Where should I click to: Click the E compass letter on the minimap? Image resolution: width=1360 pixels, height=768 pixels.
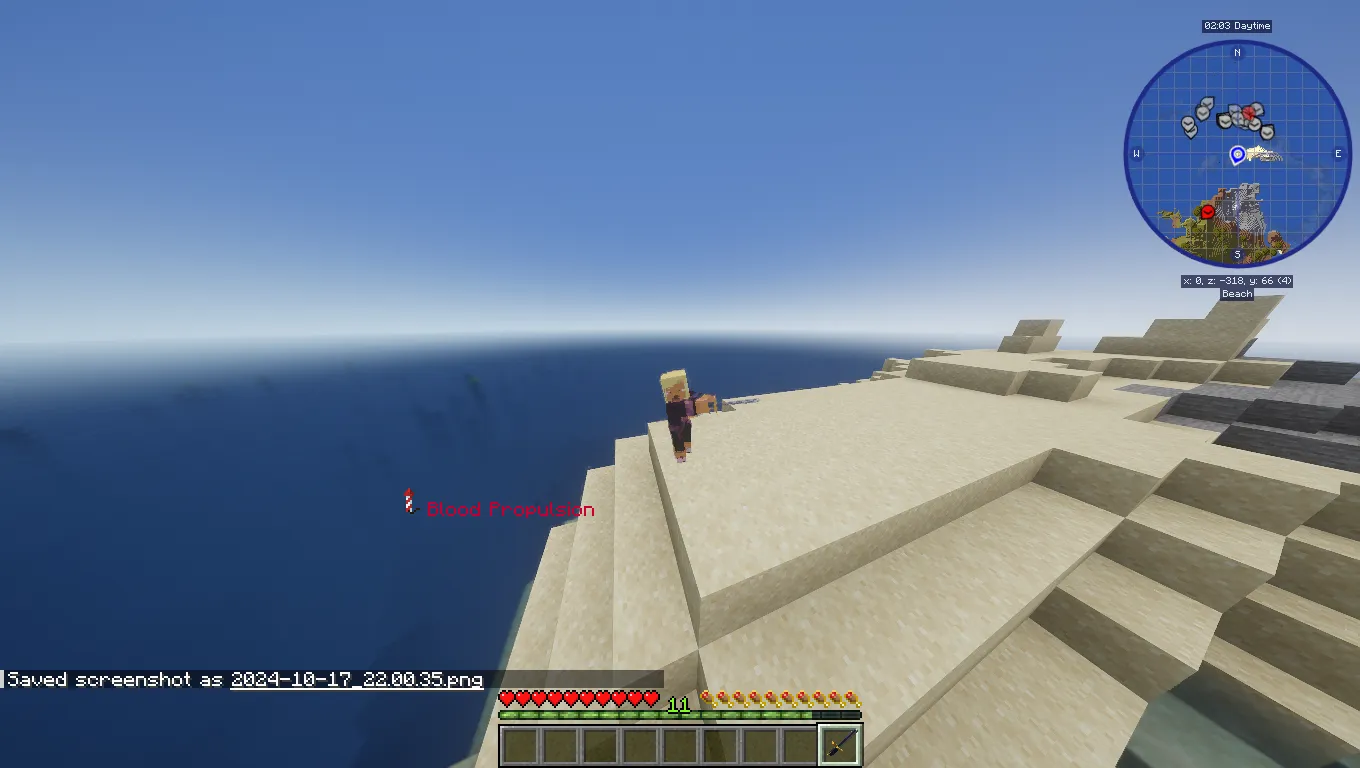pyautogui.click(x=1338, y=153)
